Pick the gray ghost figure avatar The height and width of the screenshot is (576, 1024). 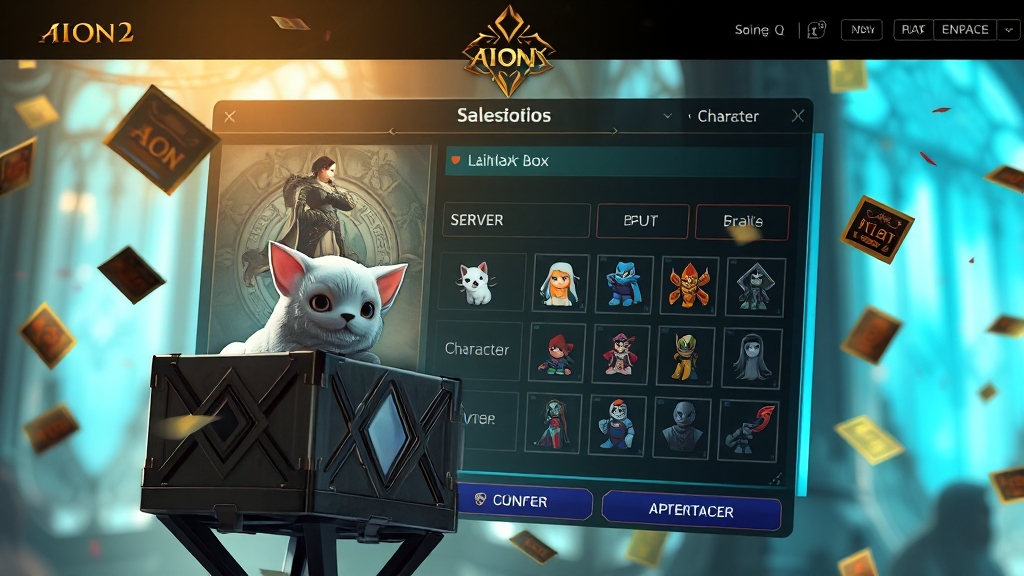750,353
